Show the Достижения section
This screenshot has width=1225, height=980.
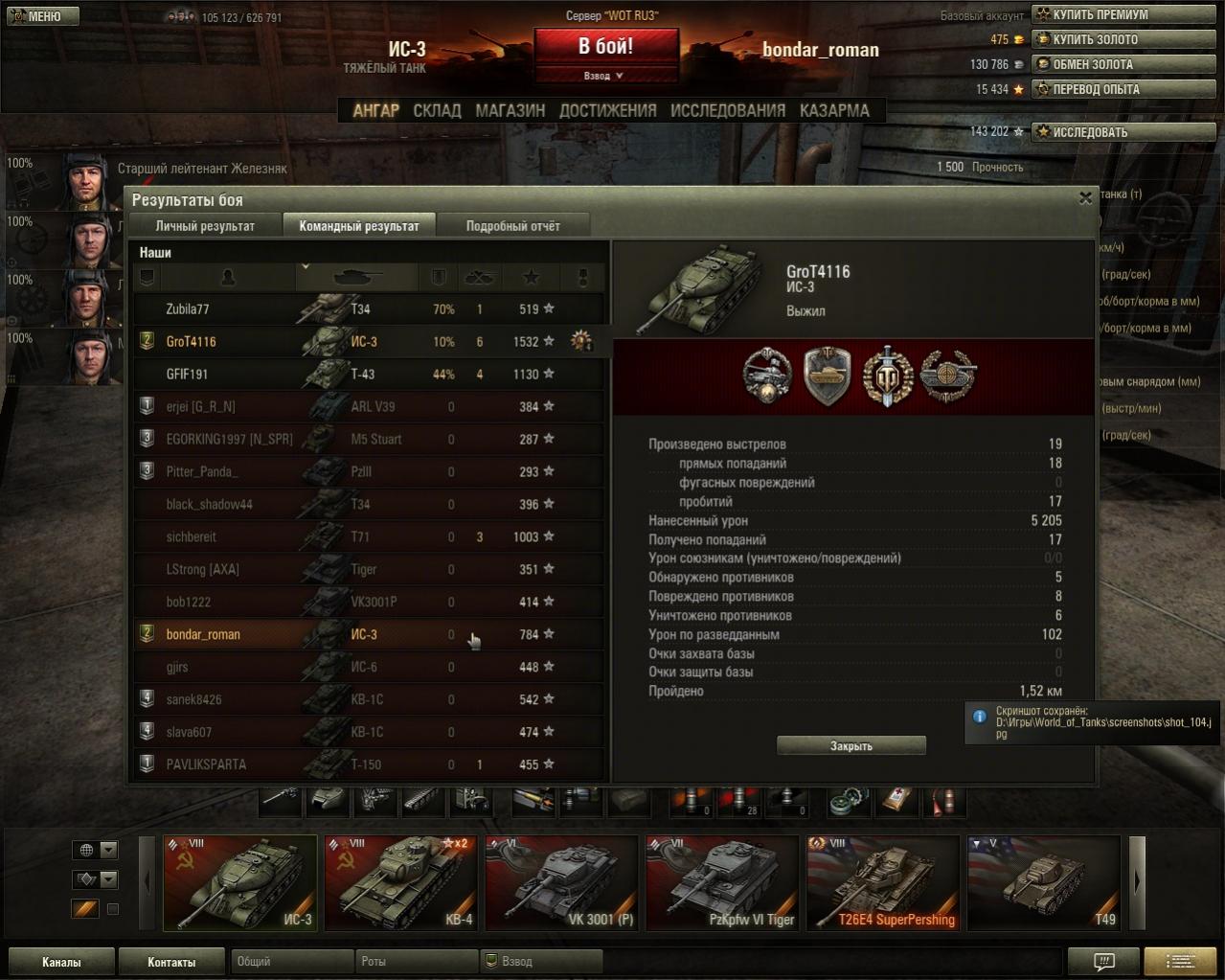(x=607, y=110)
